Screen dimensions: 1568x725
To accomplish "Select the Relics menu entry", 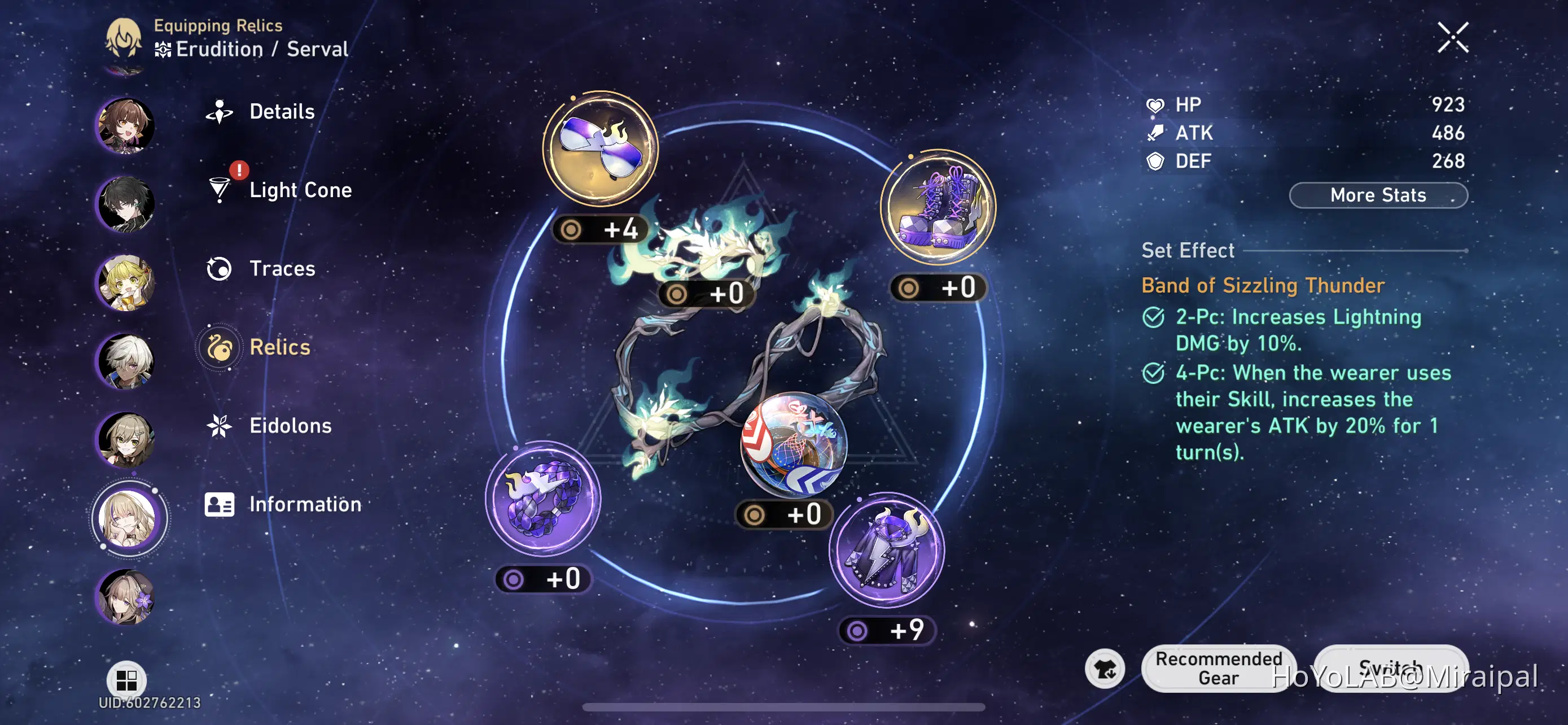I will [x=279, y=347].
